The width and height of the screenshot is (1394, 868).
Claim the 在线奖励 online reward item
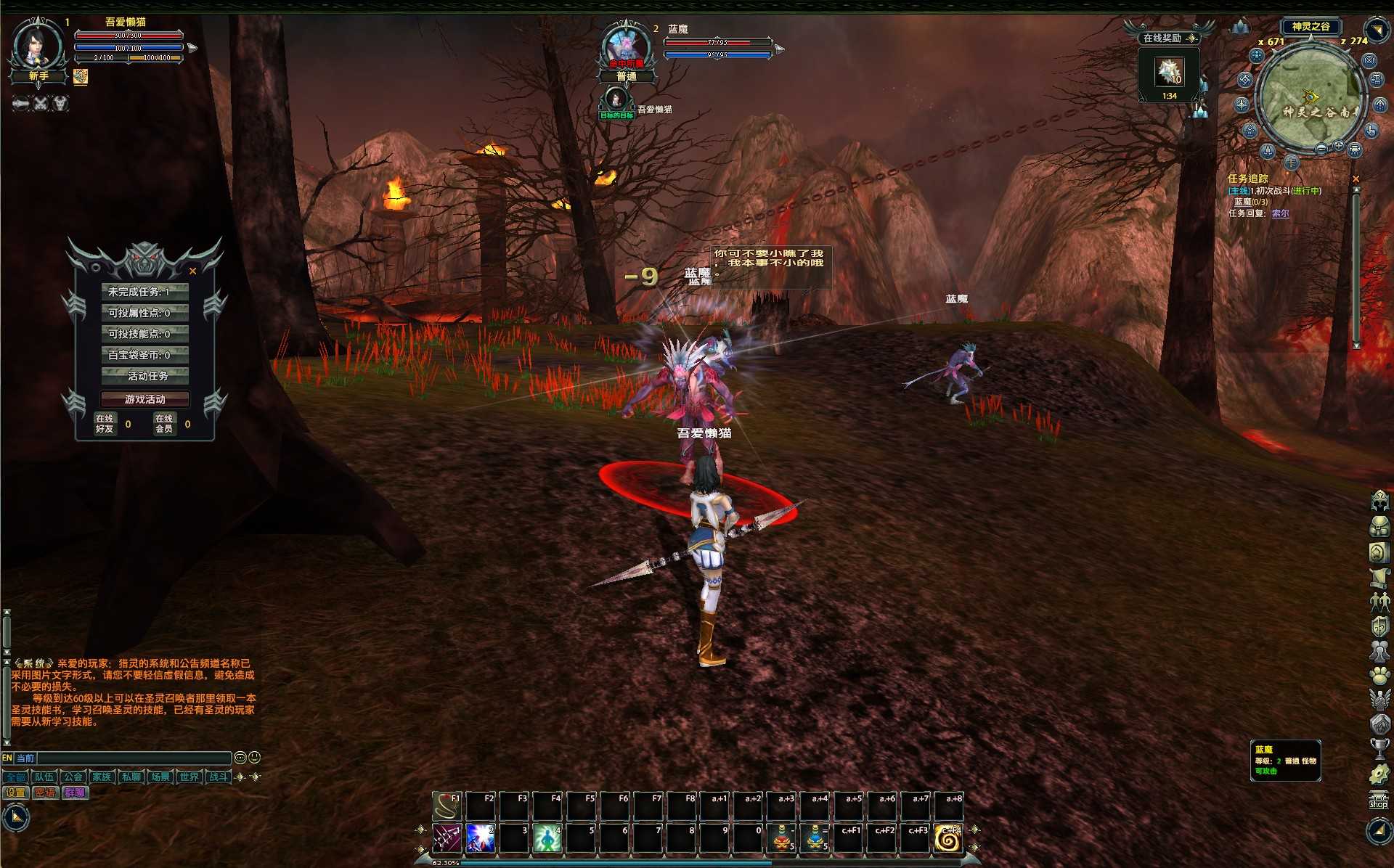1169,73
